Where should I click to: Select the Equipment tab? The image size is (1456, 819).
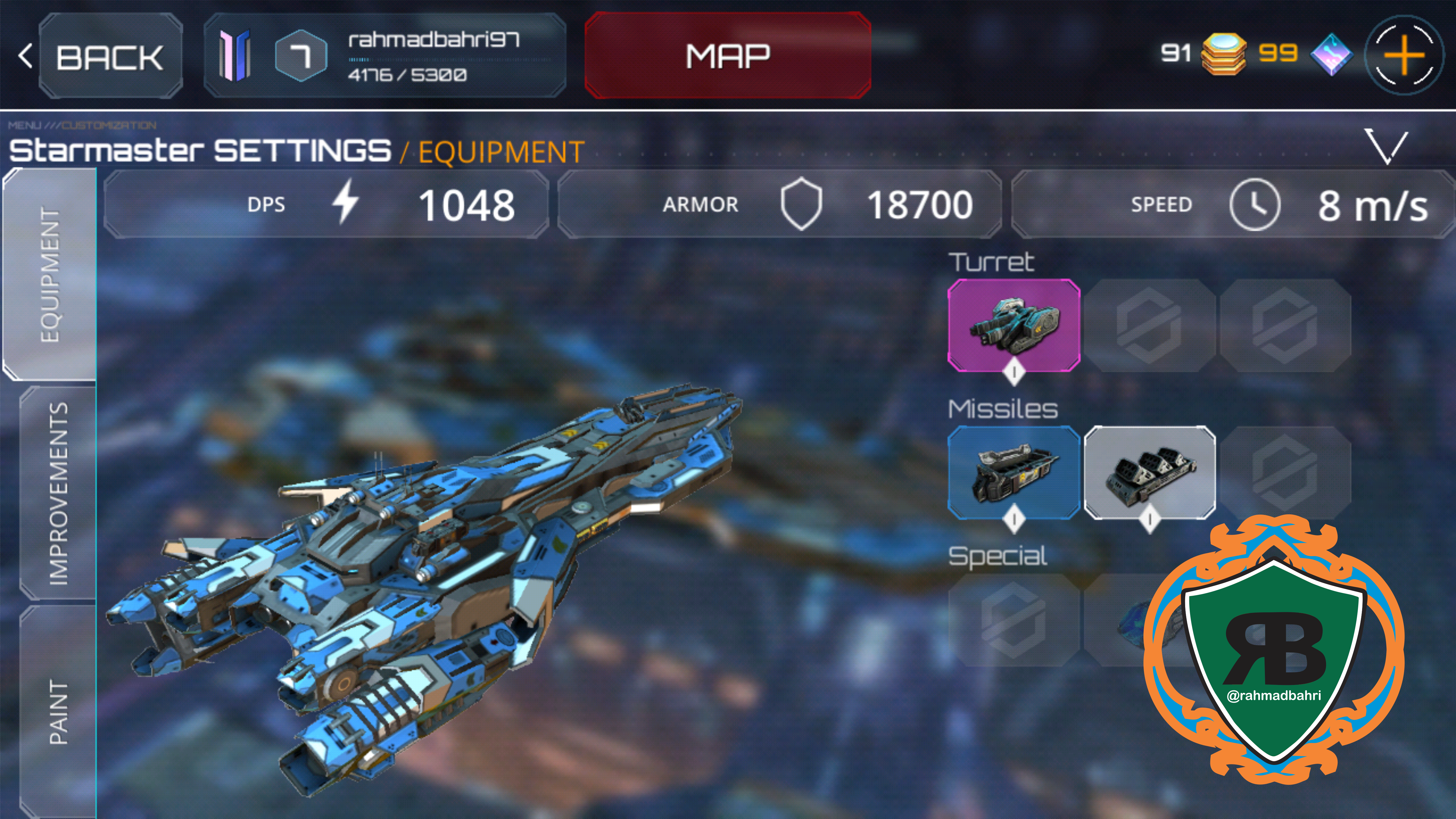point(50,274)
